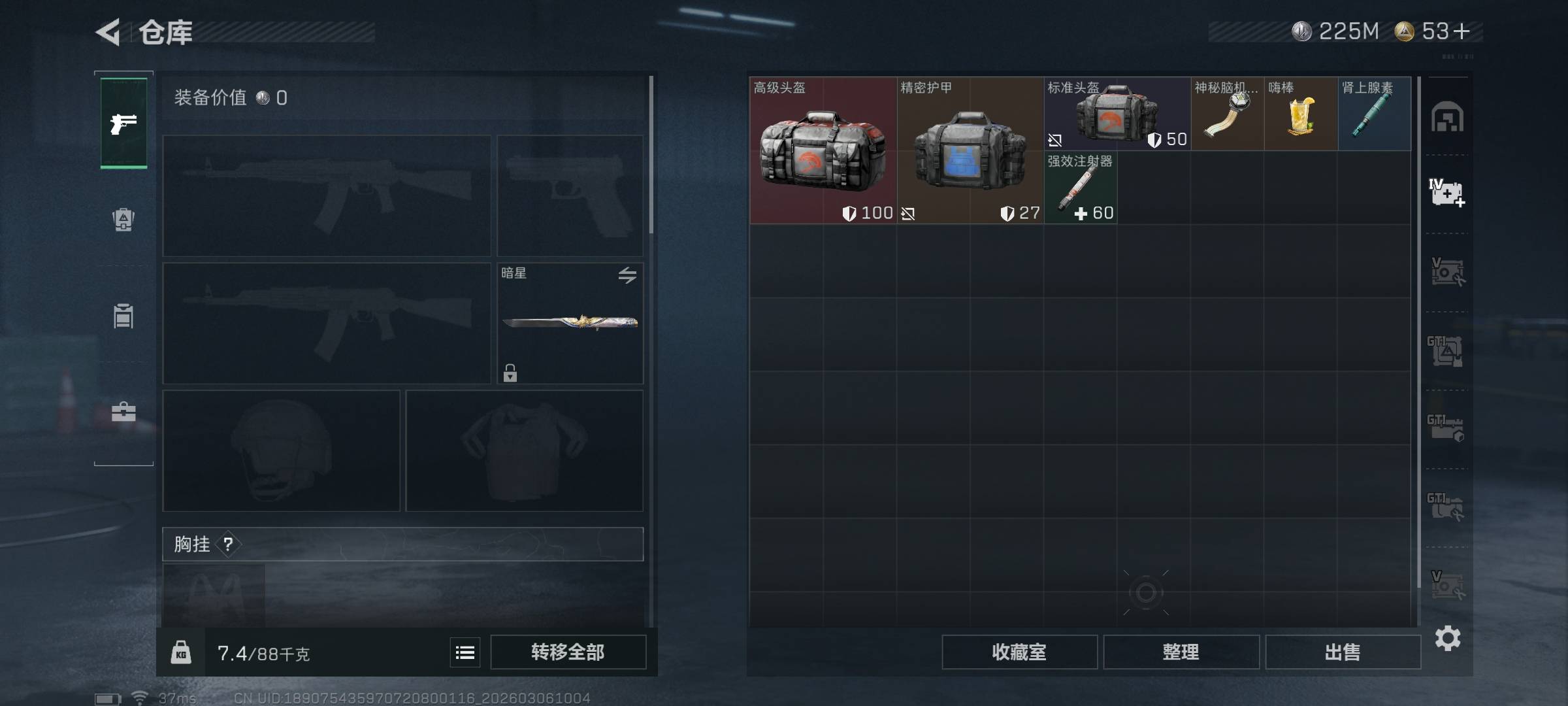Select the 高级头盔 duffel bag item
Viewport: 1568px width, 706px height.
pyautogui.click(x=823, y=150)
